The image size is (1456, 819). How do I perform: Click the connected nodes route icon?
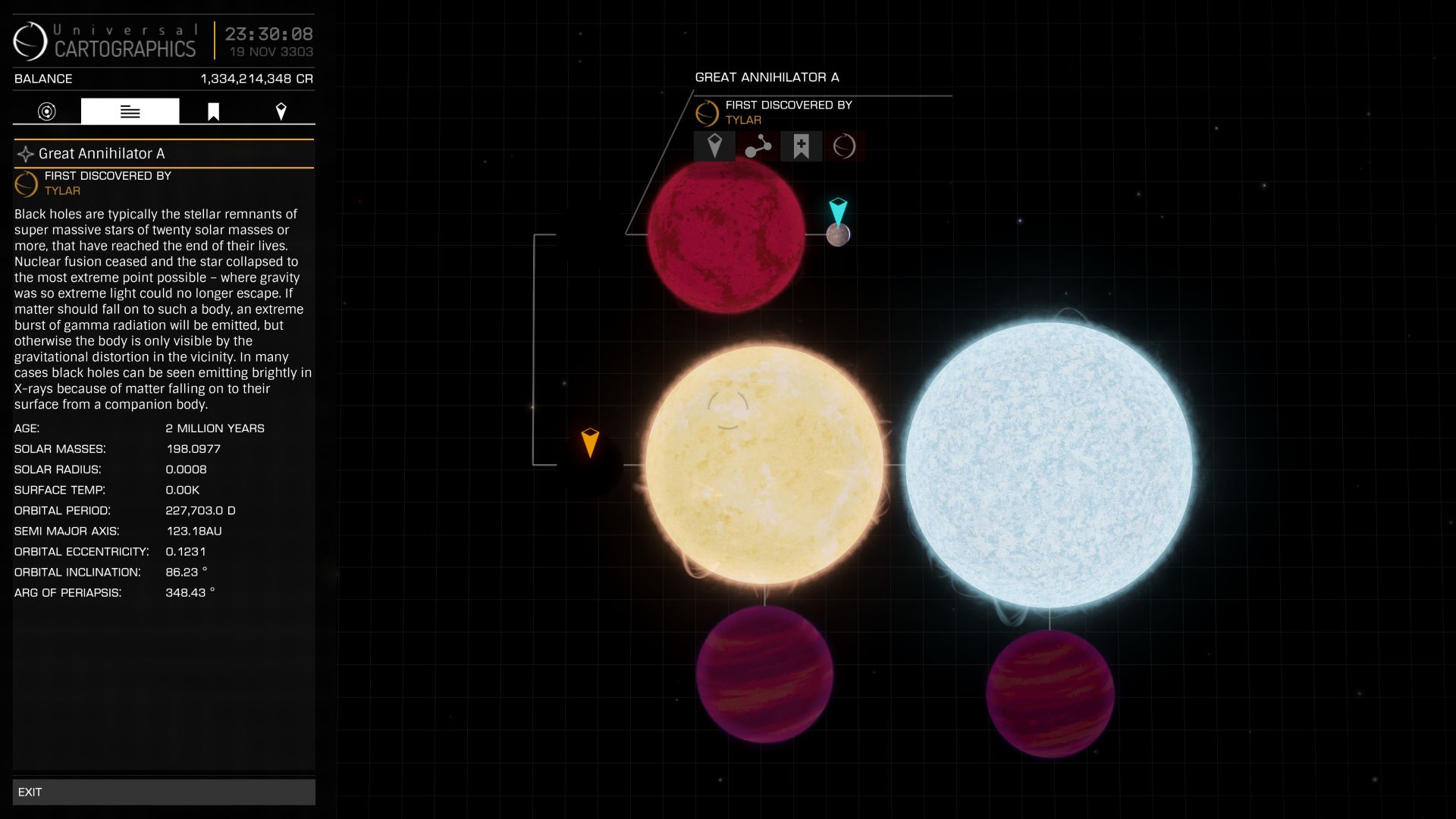(758, 146)
